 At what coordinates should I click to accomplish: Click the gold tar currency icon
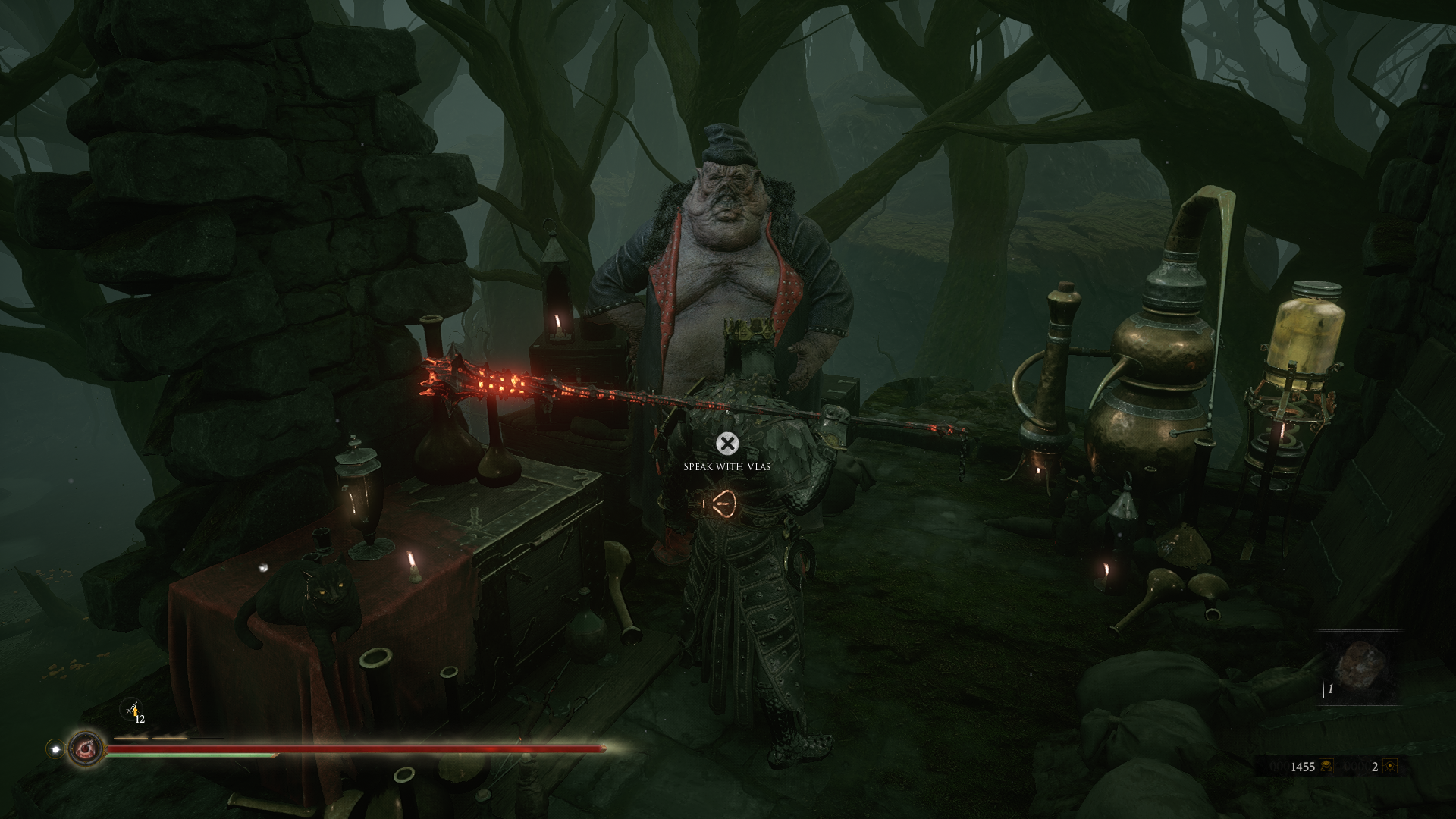pos(1327,767)
